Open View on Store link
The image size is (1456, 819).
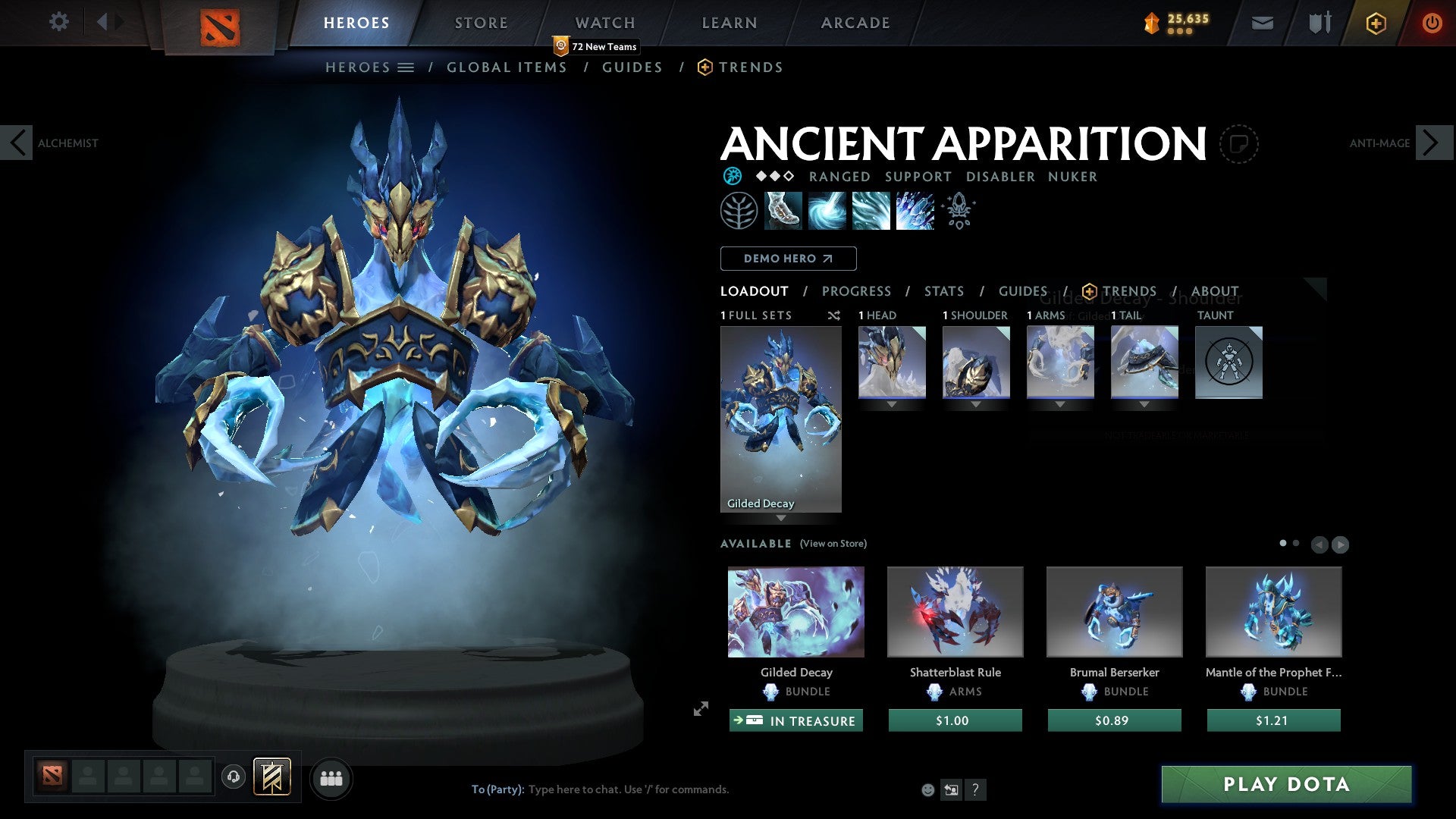point(833,544)
